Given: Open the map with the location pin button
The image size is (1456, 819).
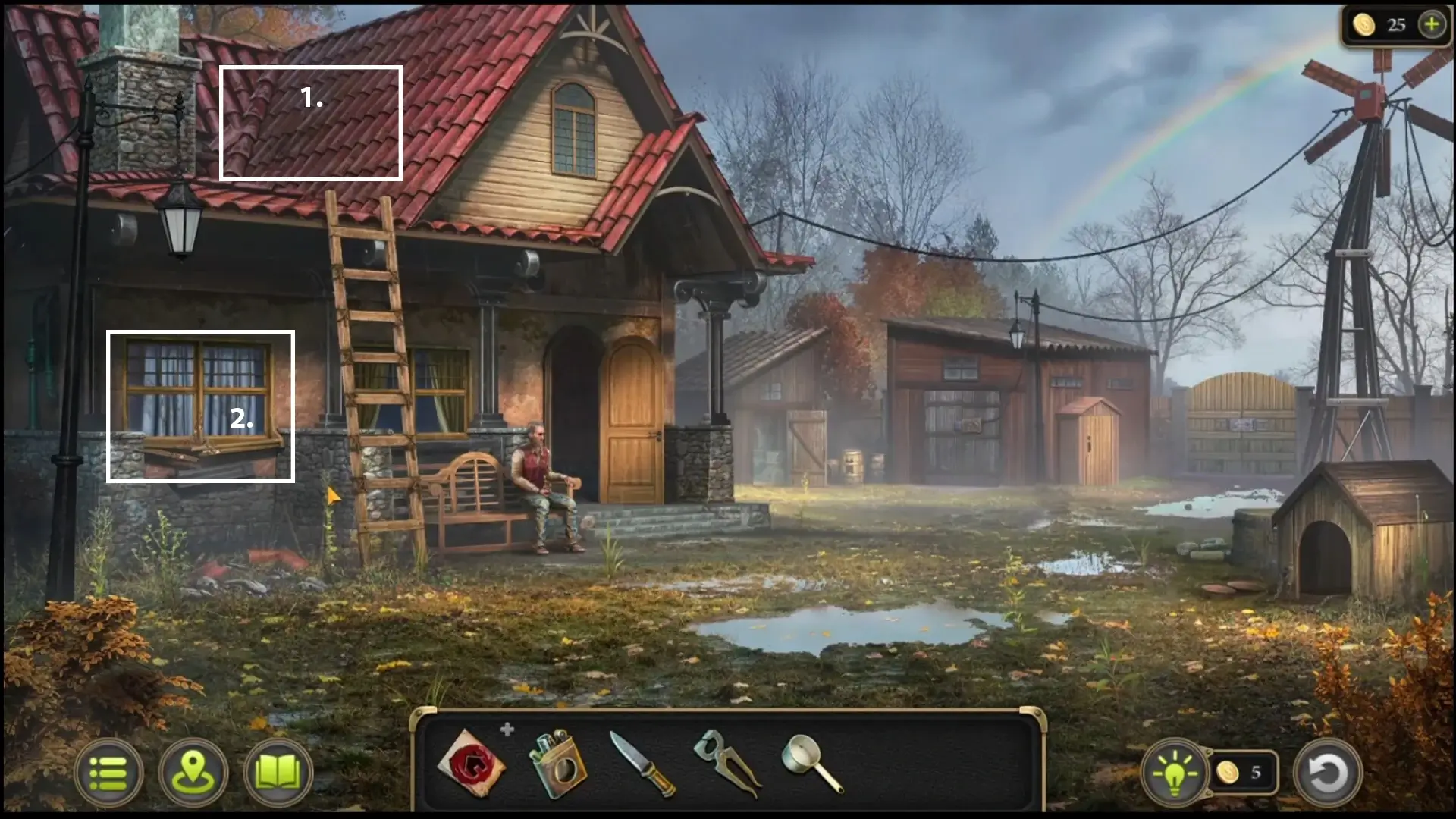Looking at the screenshot, I should pyautogui.click(x=193, y=773).
